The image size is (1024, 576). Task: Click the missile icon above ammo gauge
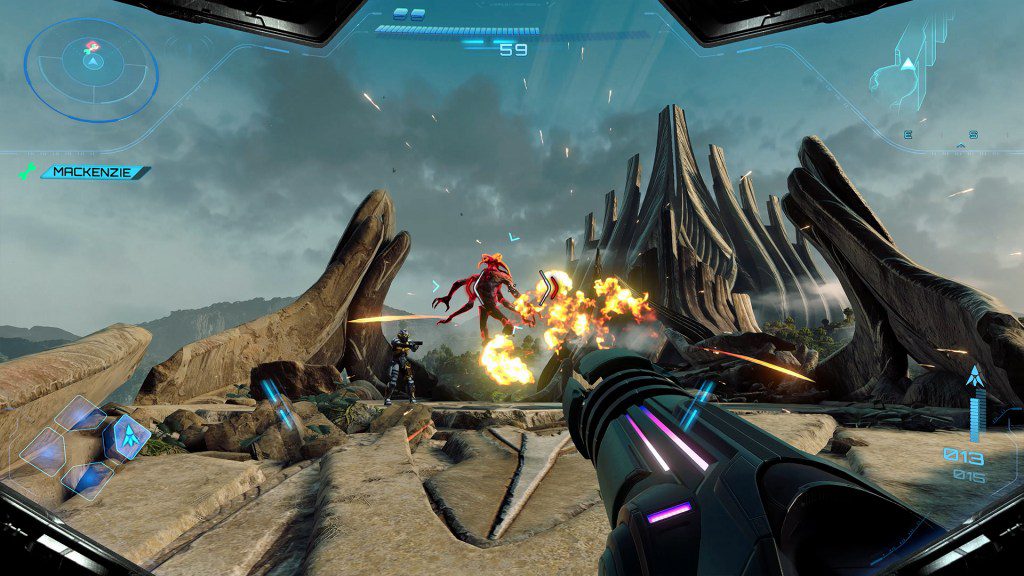[x=974, y=376]
